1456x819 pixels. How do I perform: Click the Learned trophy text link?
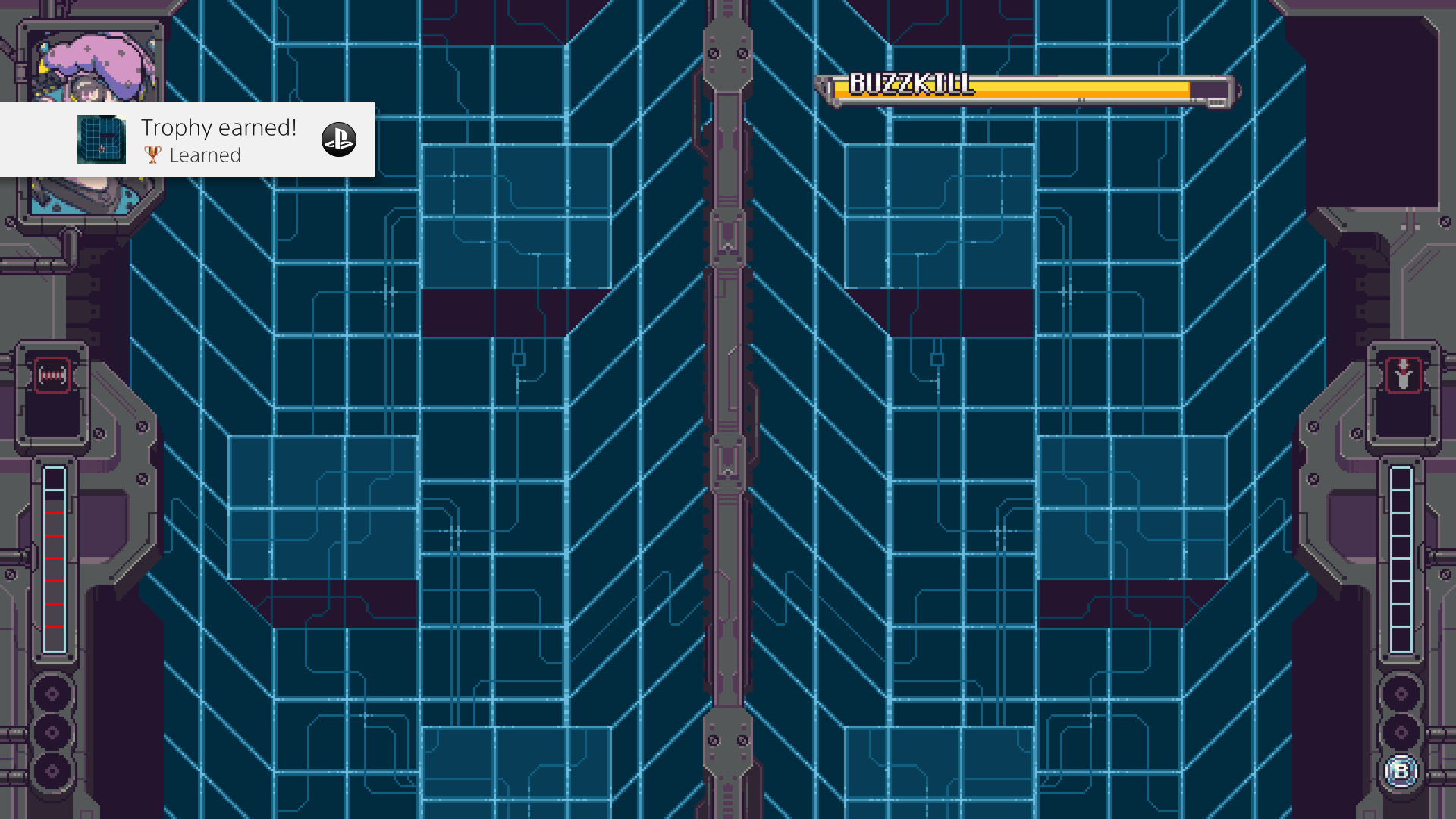click(206, 155)
